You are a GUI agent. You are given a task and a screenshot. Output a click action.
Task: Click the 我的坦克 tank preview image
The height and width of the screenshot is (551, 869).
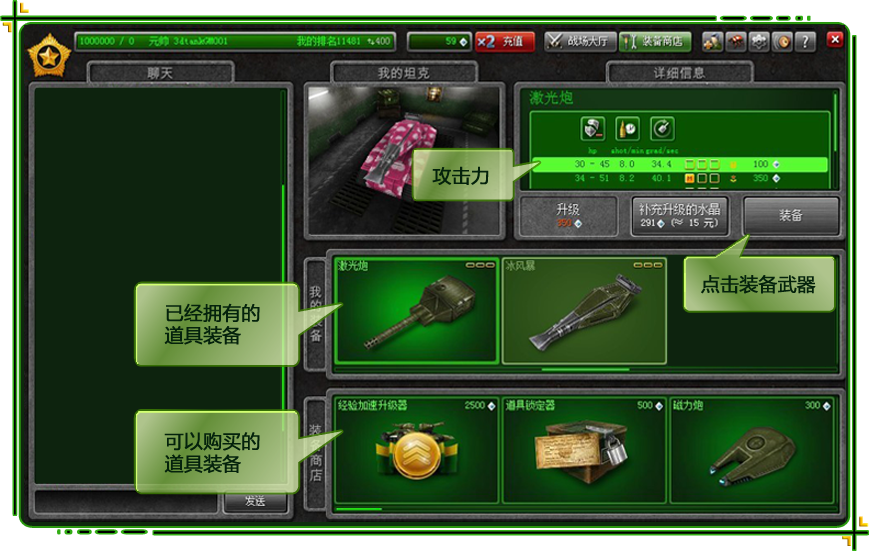[x=405, y=160]
